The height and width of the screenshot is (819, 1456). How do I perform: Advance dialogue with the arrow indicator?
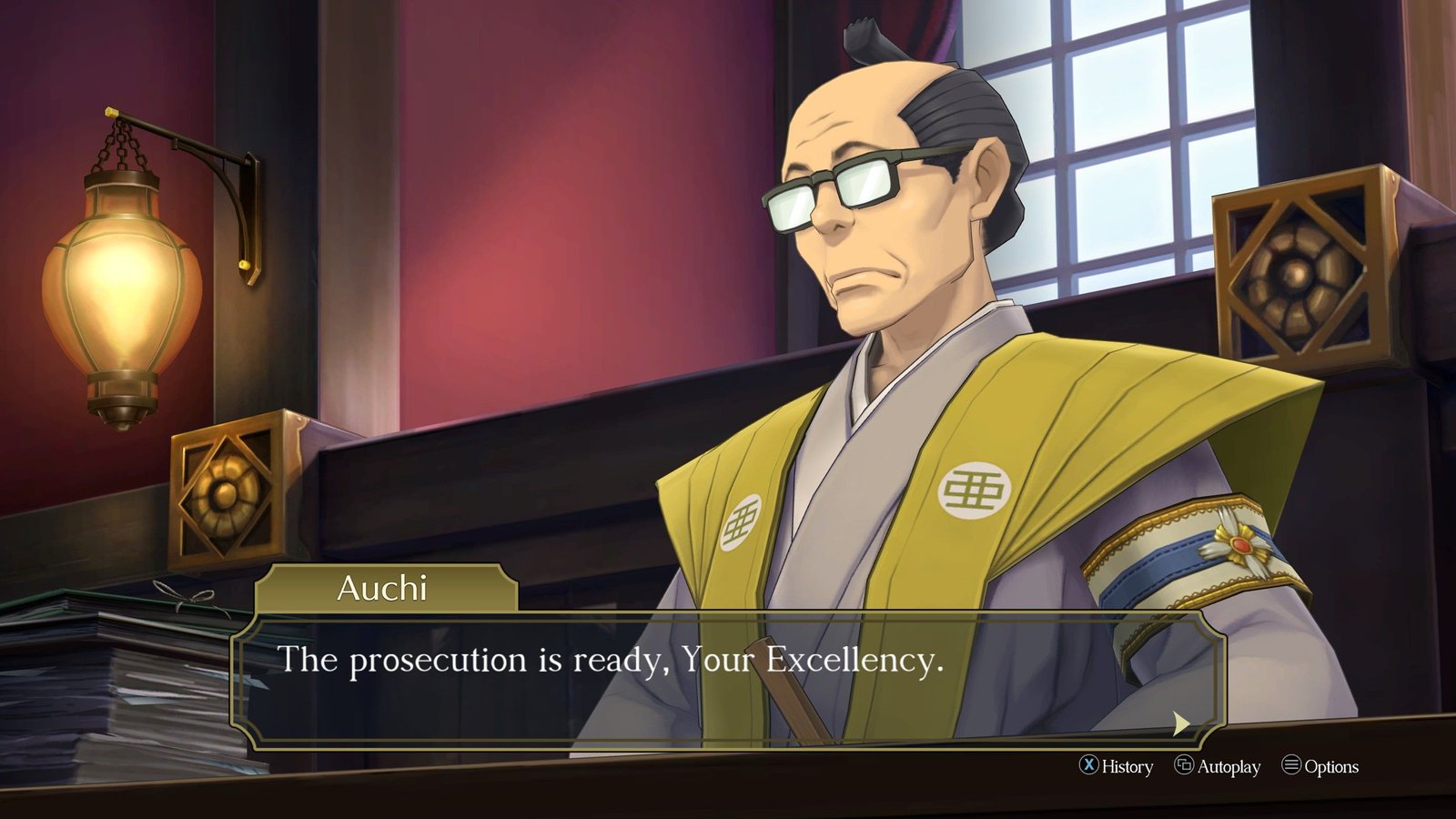(1180, 723)
